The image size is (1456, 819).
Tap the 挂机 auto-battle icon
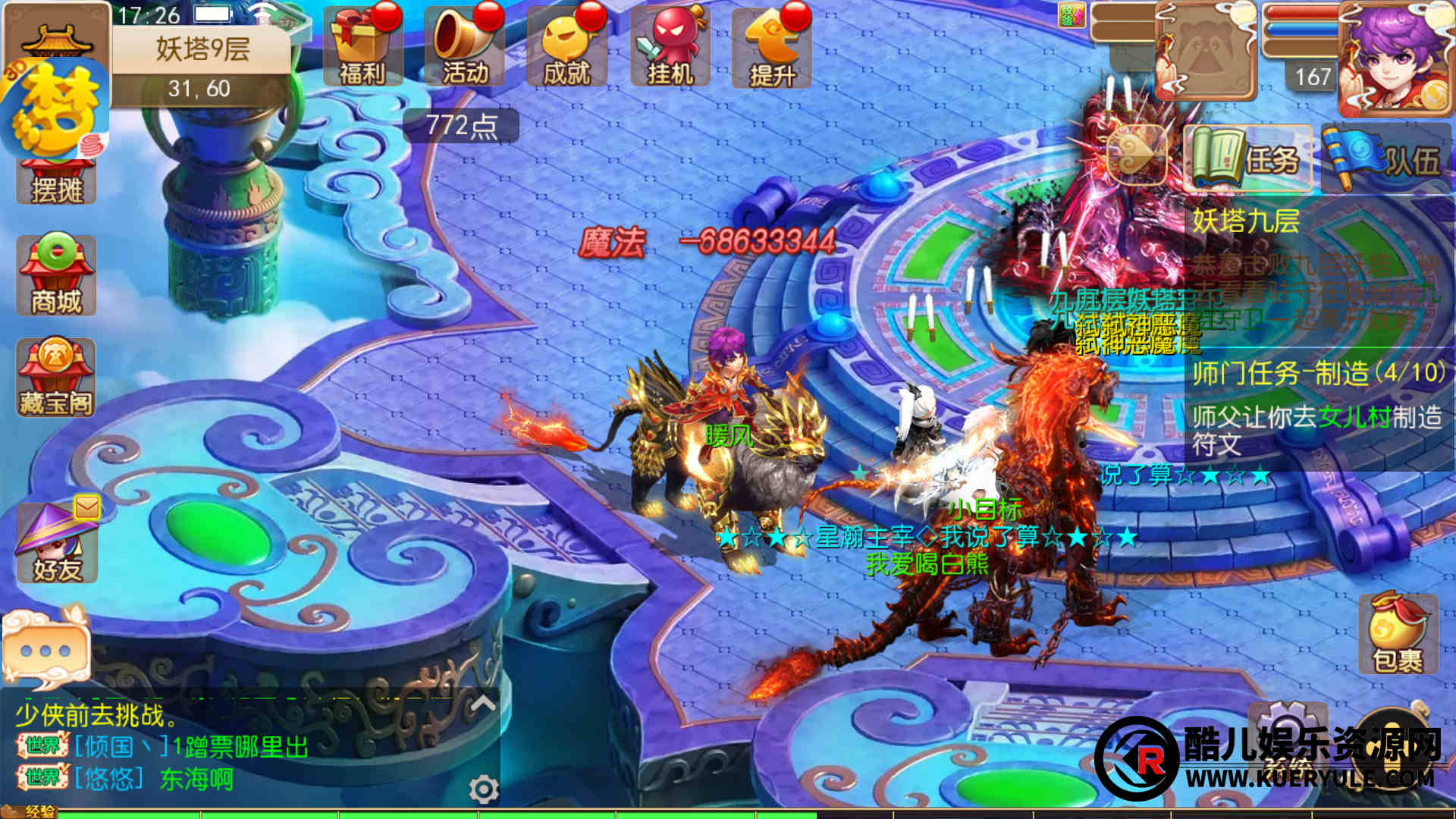pyautogui.click(x=670, y=47)
